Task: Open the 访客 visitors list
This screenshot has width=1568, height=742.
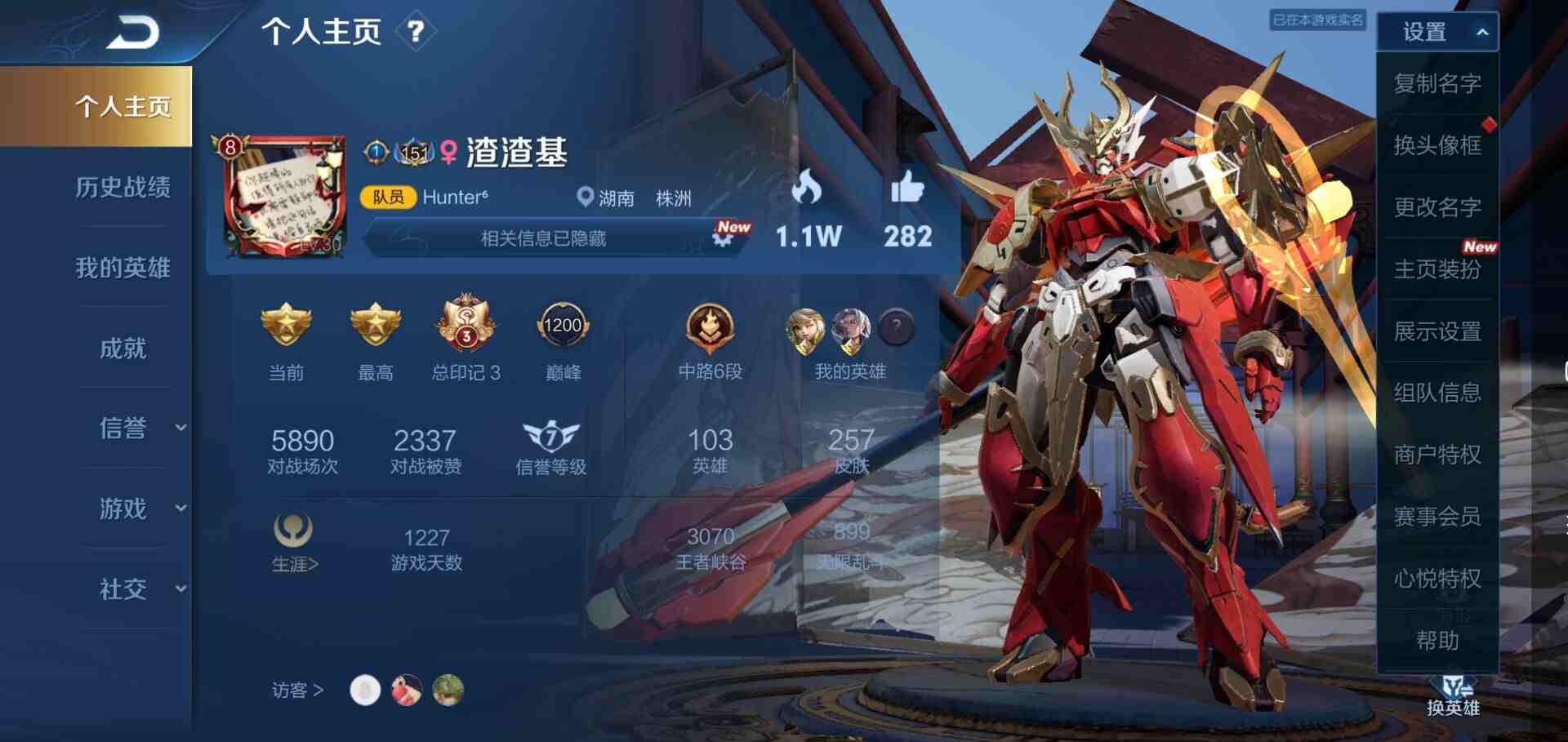Action: pyautogui.click(x=297, y=691)
